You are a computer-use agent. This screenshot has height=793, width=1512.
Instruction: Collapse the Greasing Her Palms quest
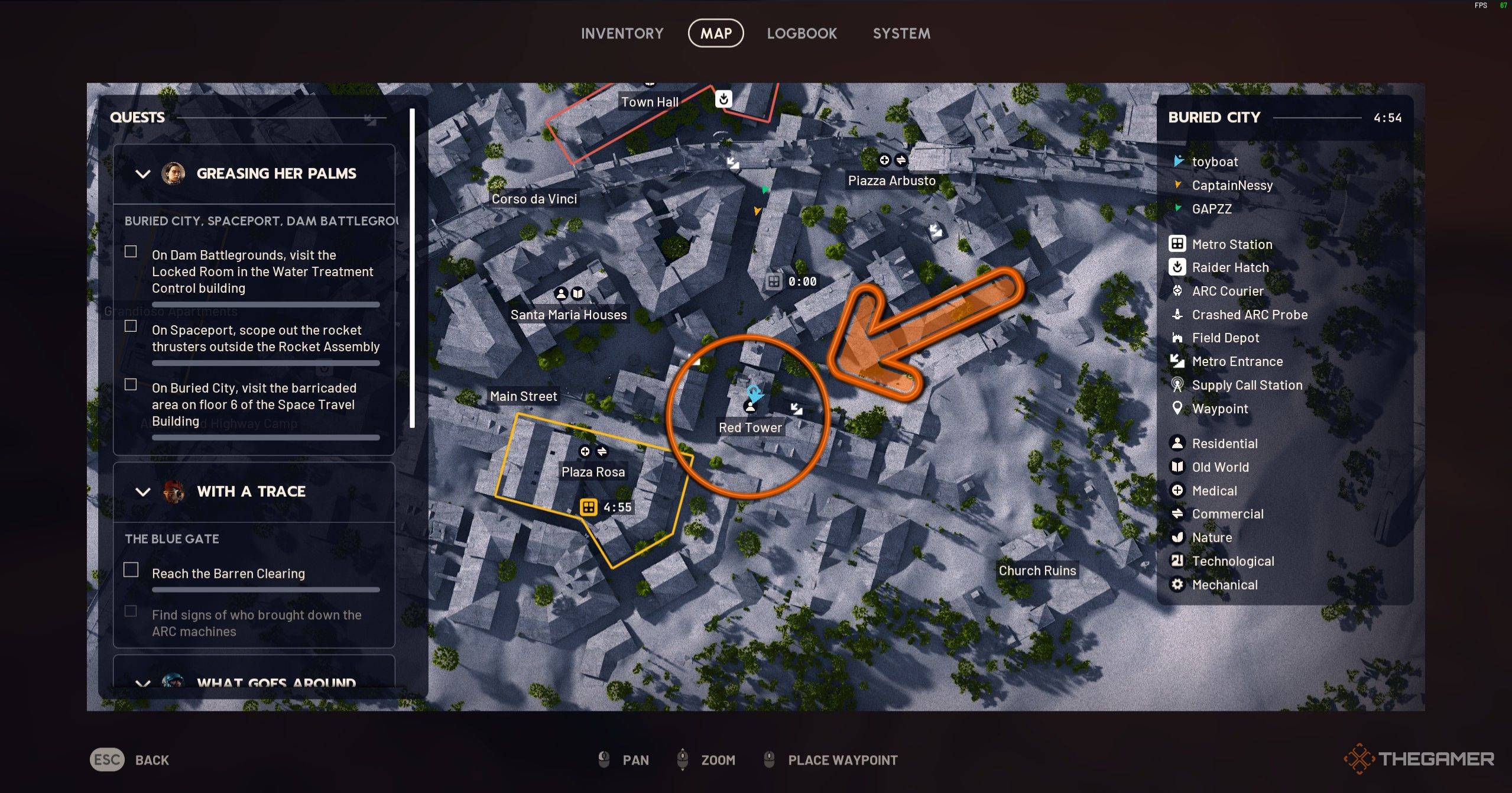point(142,174)
